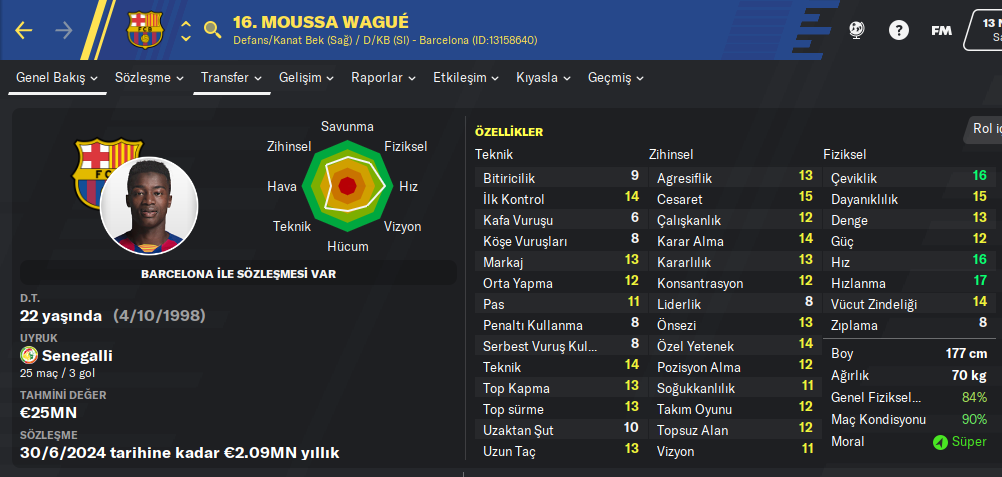Go back with the left arrow

pos(24,30)
